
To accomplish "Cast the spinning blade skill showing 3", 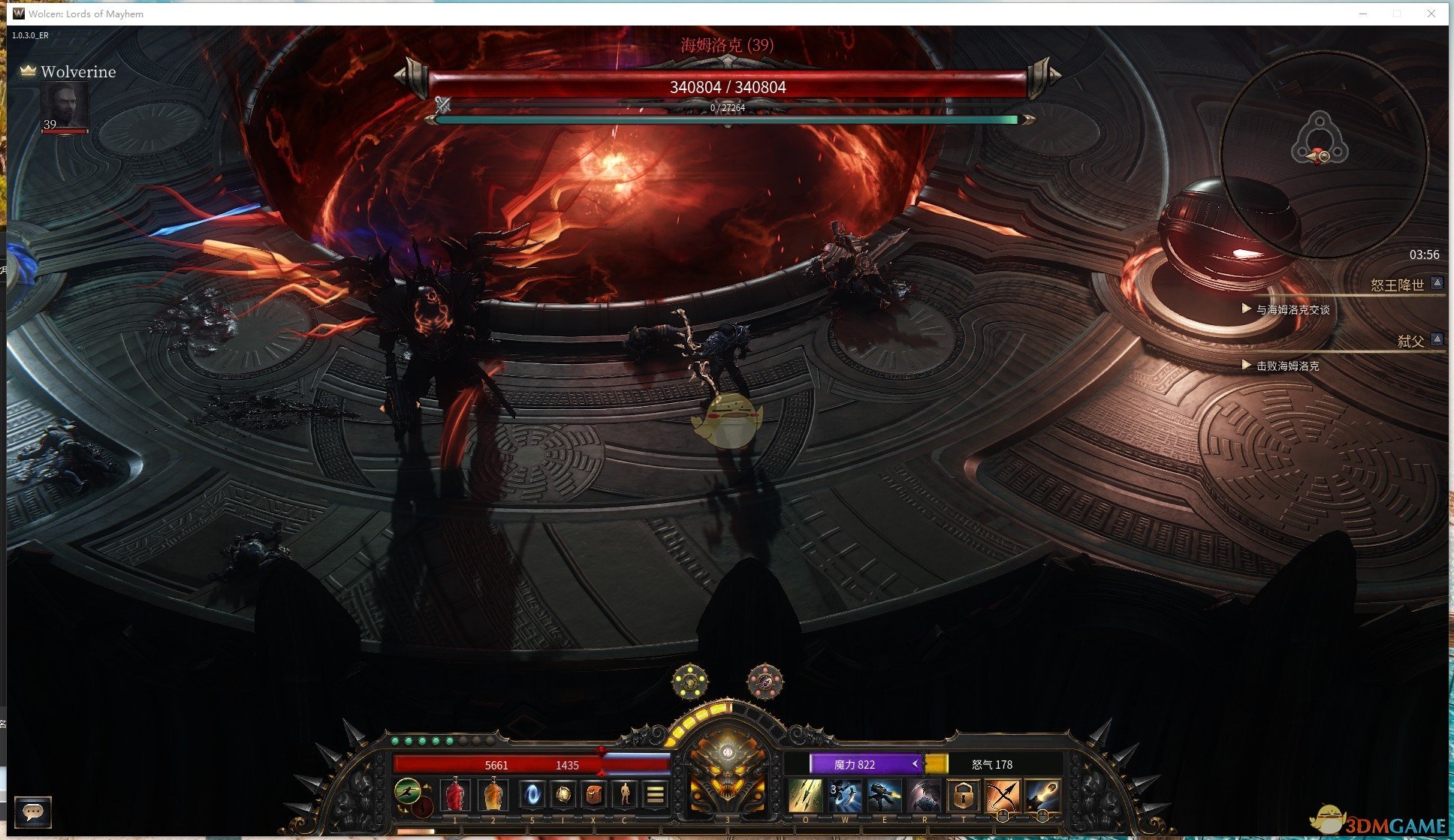I will (x=845, y=796).
